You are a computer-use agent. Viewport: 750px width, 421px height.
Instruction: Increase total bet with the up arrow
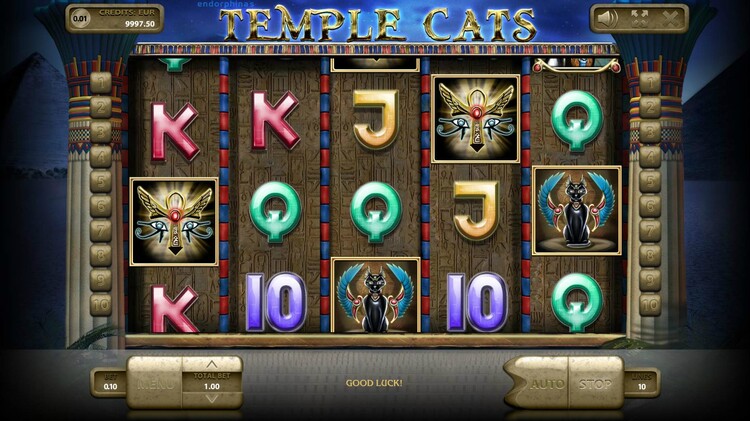[x=211, y=365]
